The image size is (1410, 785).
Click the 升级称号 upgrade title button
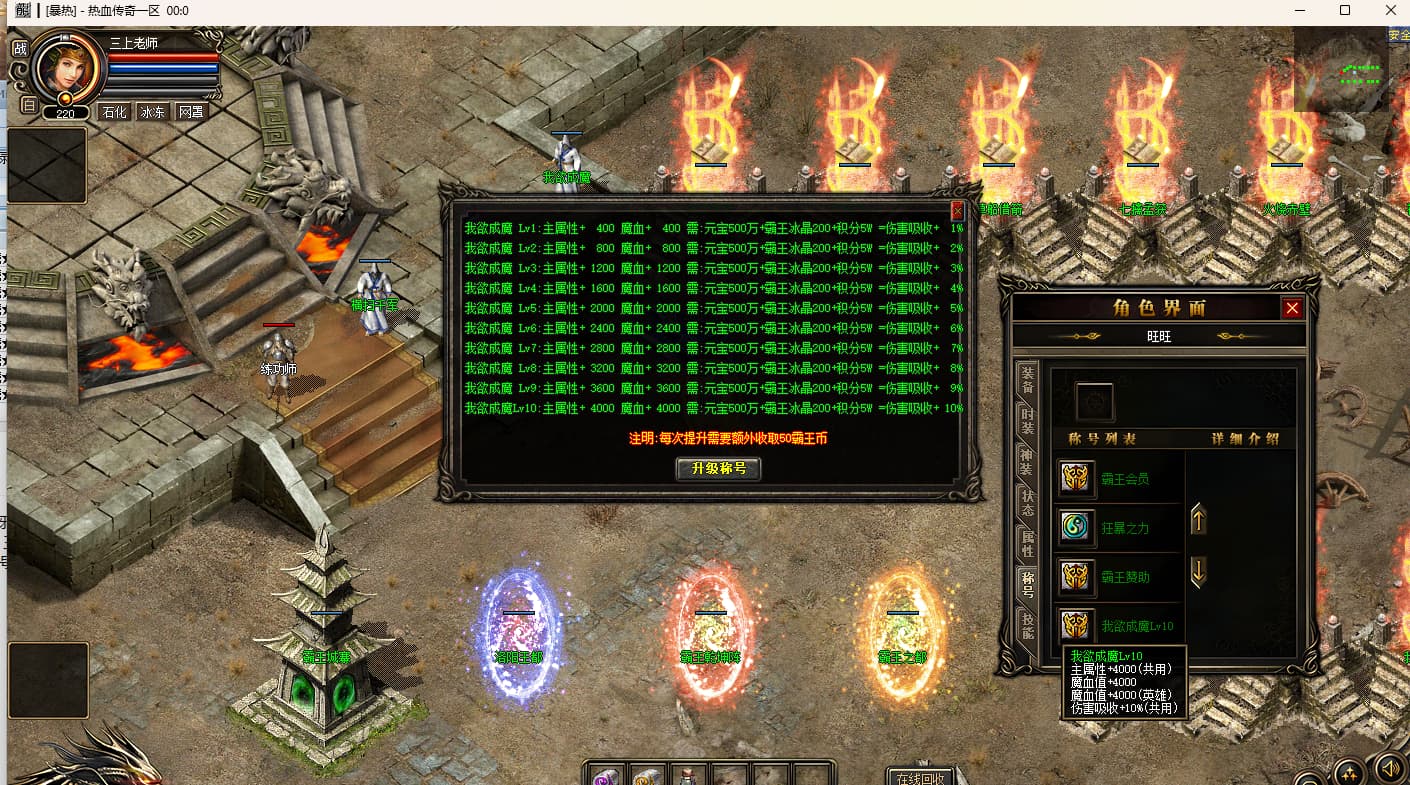[718, 468]
